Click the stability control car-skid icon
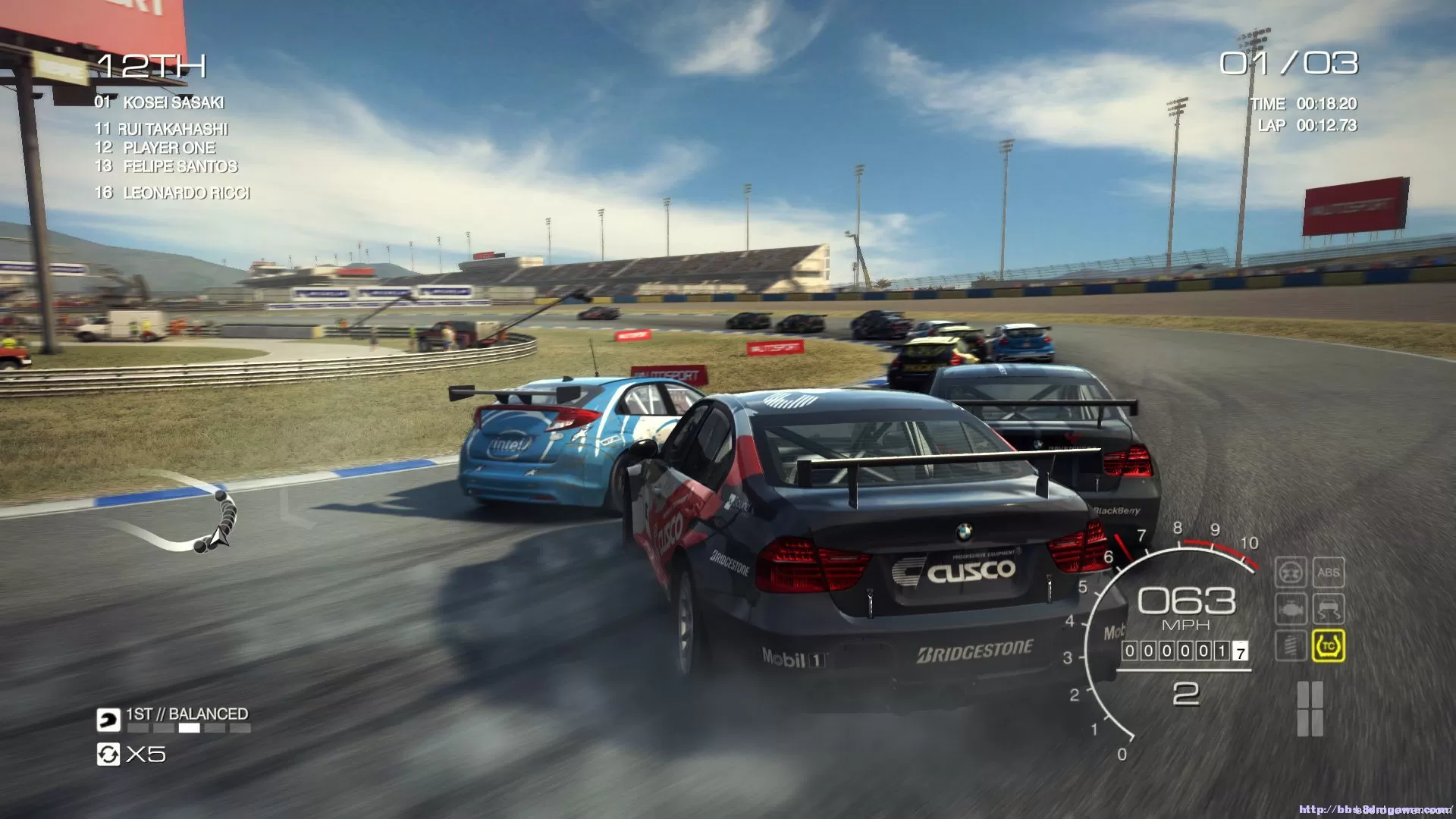Viewport: 1456px width, 819px height. point(1329,607)
